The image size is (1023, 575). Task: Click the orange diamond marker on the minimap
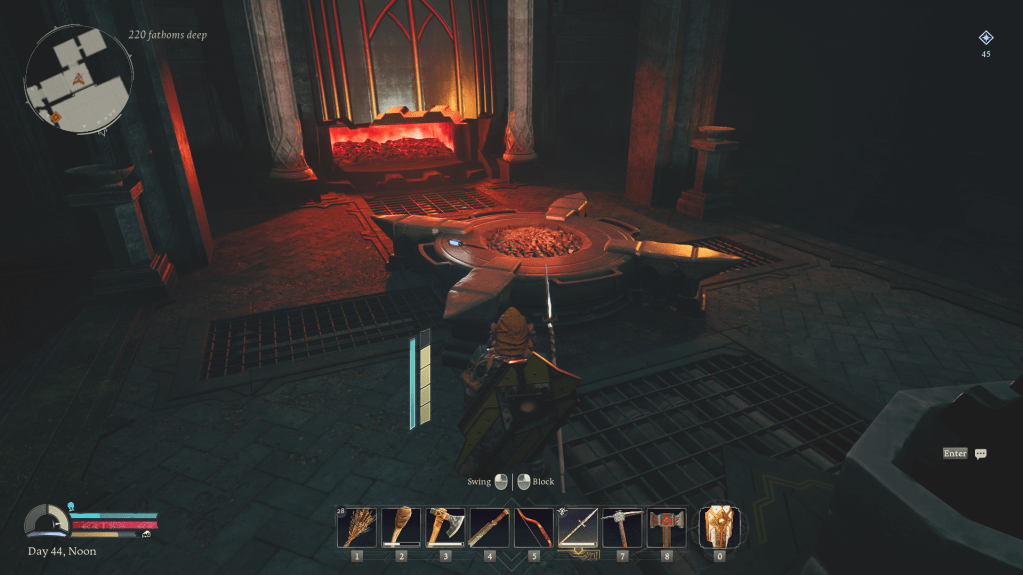click(x=56, y=118)
